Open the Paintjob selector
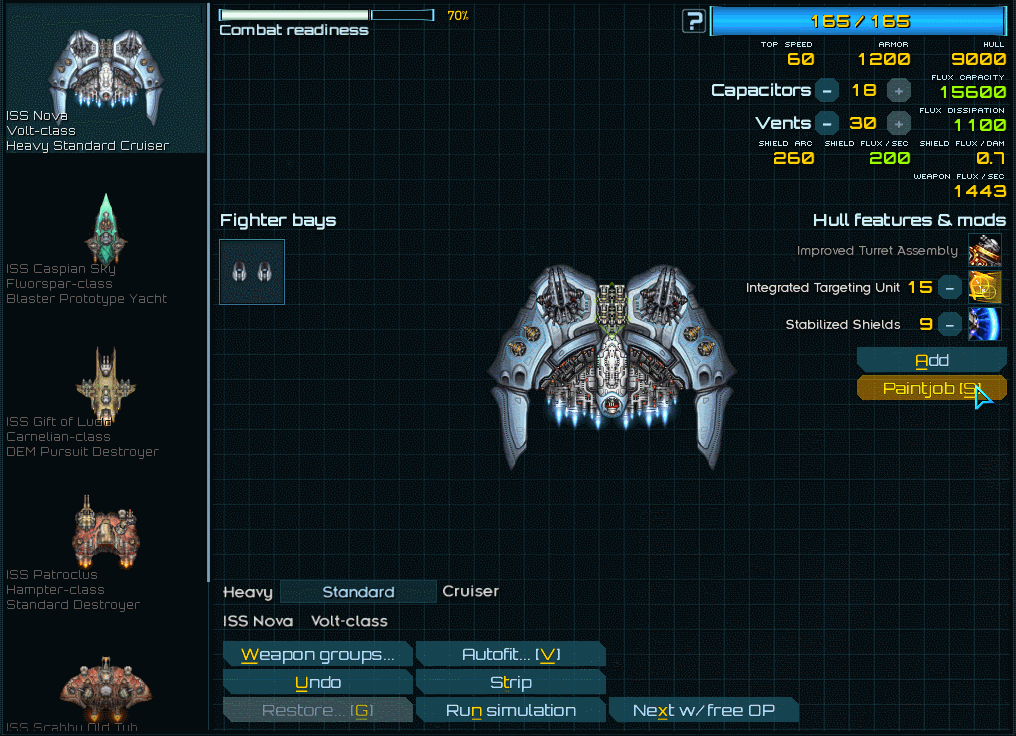Image resolution: width=1016 pixels, height=736 pixels. coord(931,389)
